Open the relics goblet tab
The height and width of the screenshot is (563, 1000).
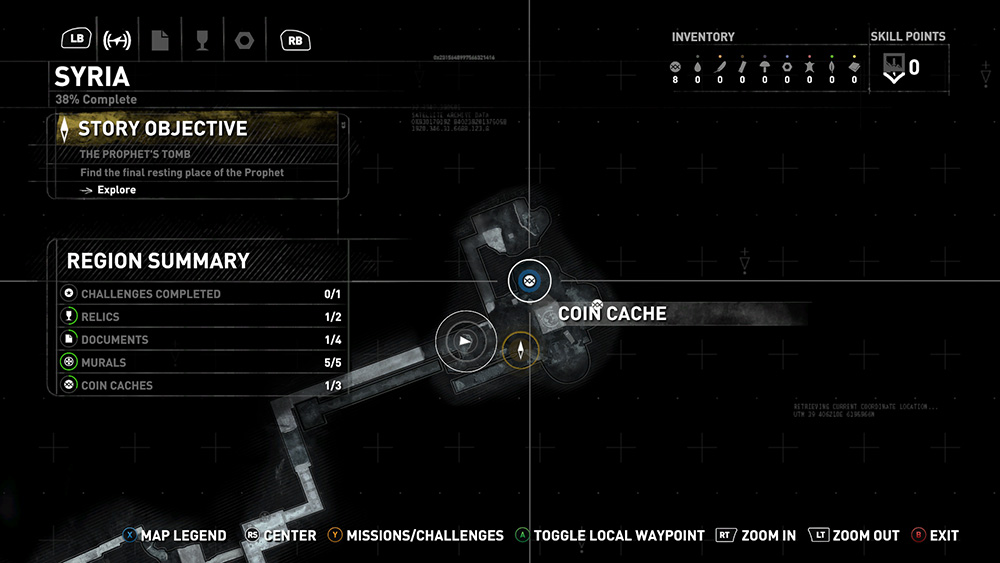(x=201, y=40)
